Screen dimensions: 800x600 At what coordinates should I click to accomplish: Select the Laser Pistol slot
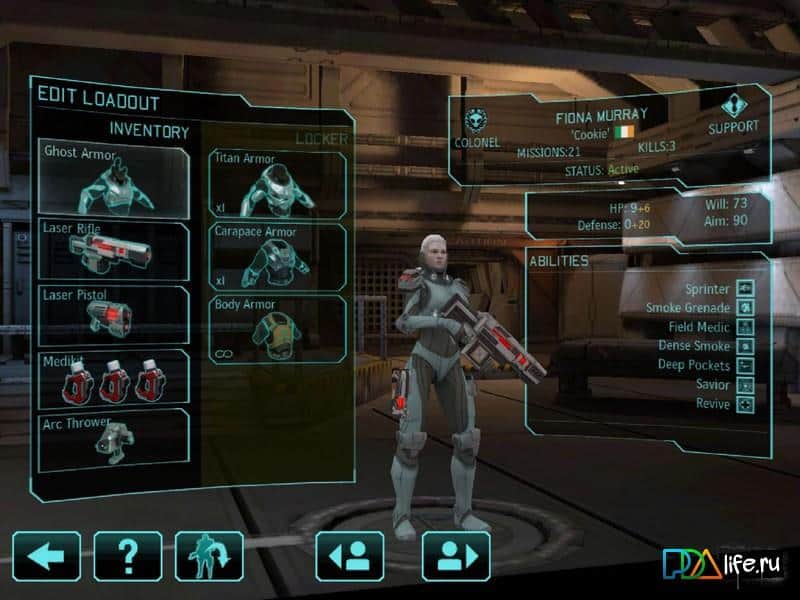coord(114,315)
